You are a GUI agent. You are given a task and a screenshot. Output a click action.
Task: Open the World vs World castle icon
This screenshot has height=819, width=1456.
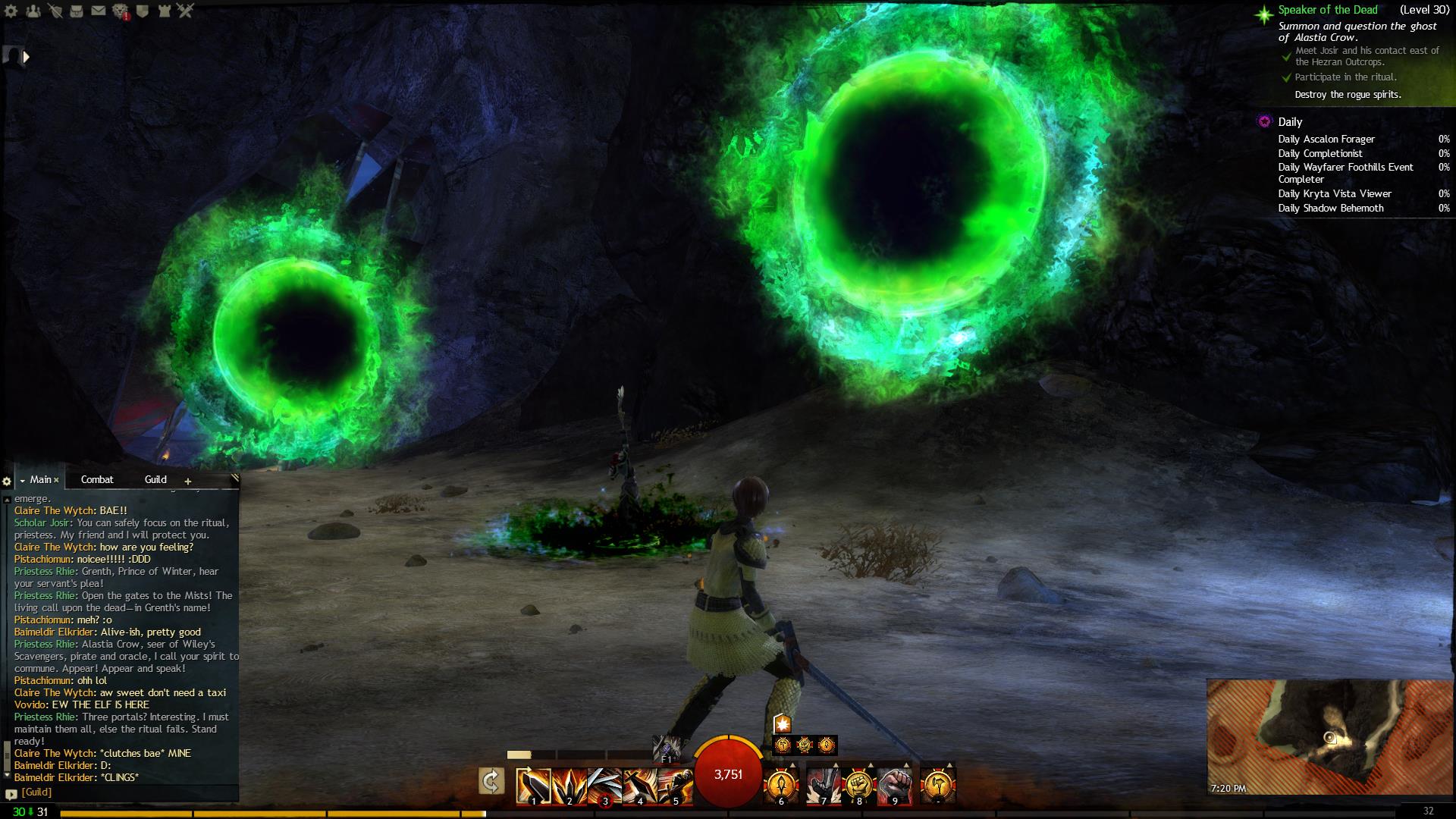click(x=165, y=11)
